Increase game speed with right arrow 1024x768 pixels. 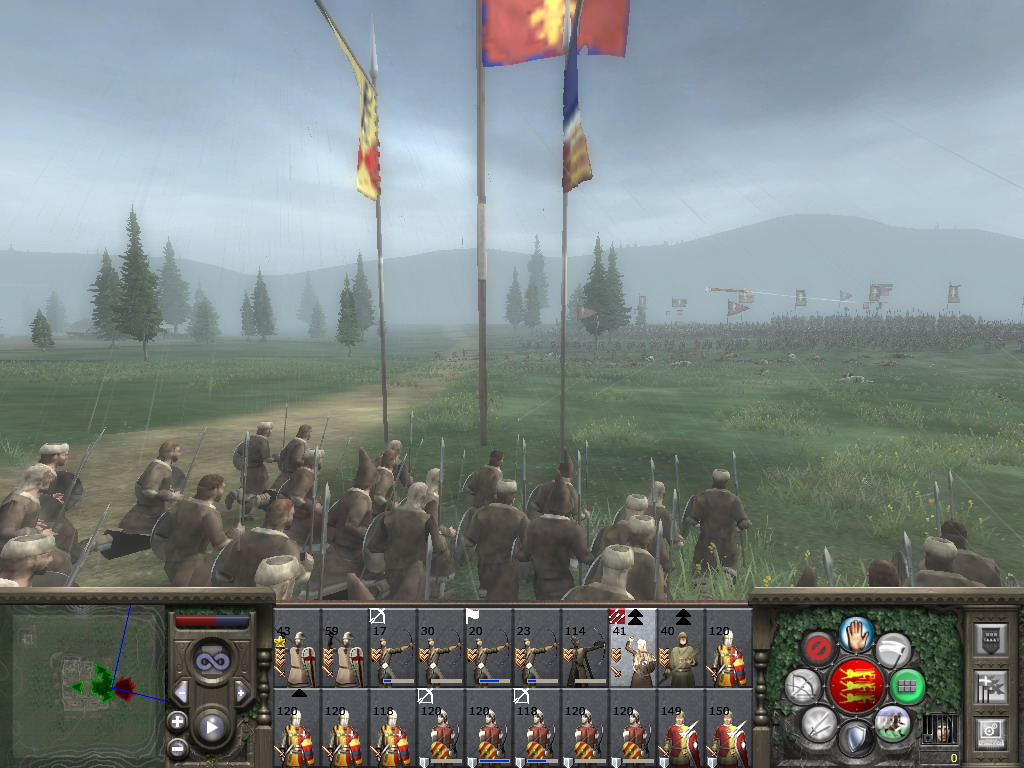coord(241,692)
